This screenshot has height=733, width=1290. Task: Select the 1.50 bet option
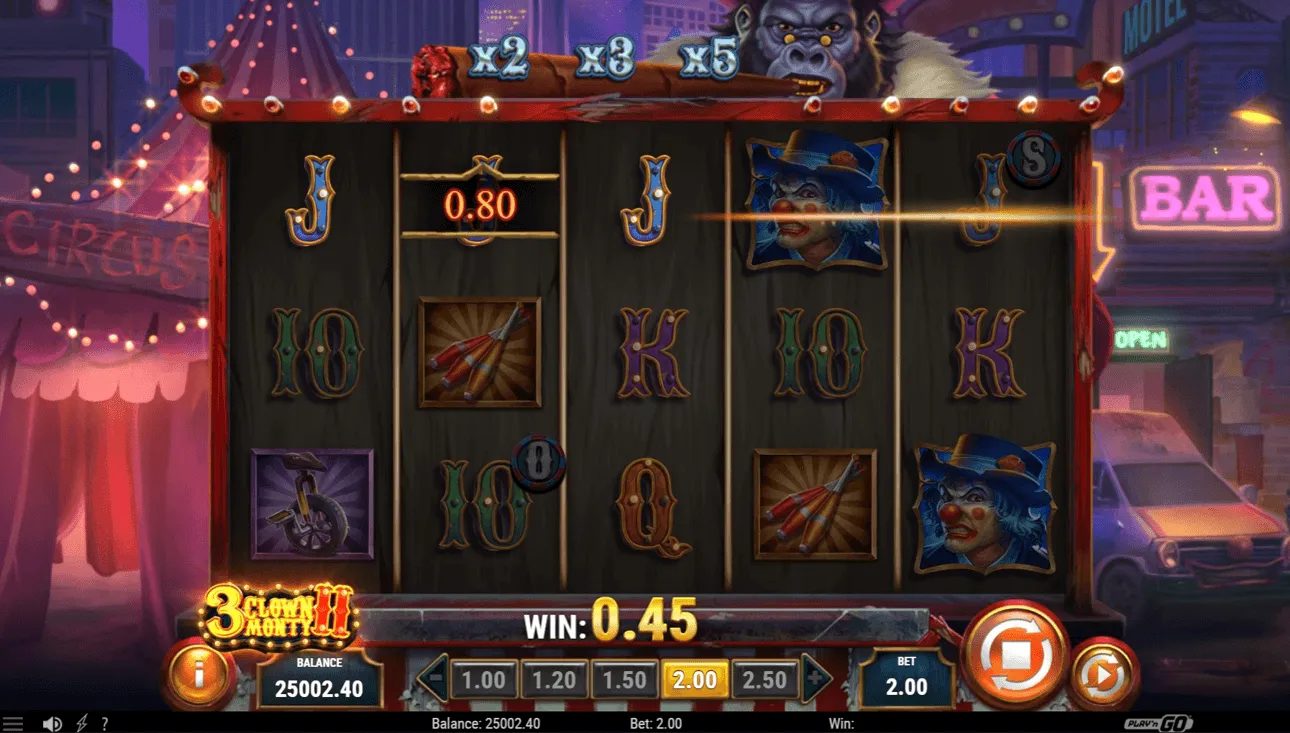[624, 678]
